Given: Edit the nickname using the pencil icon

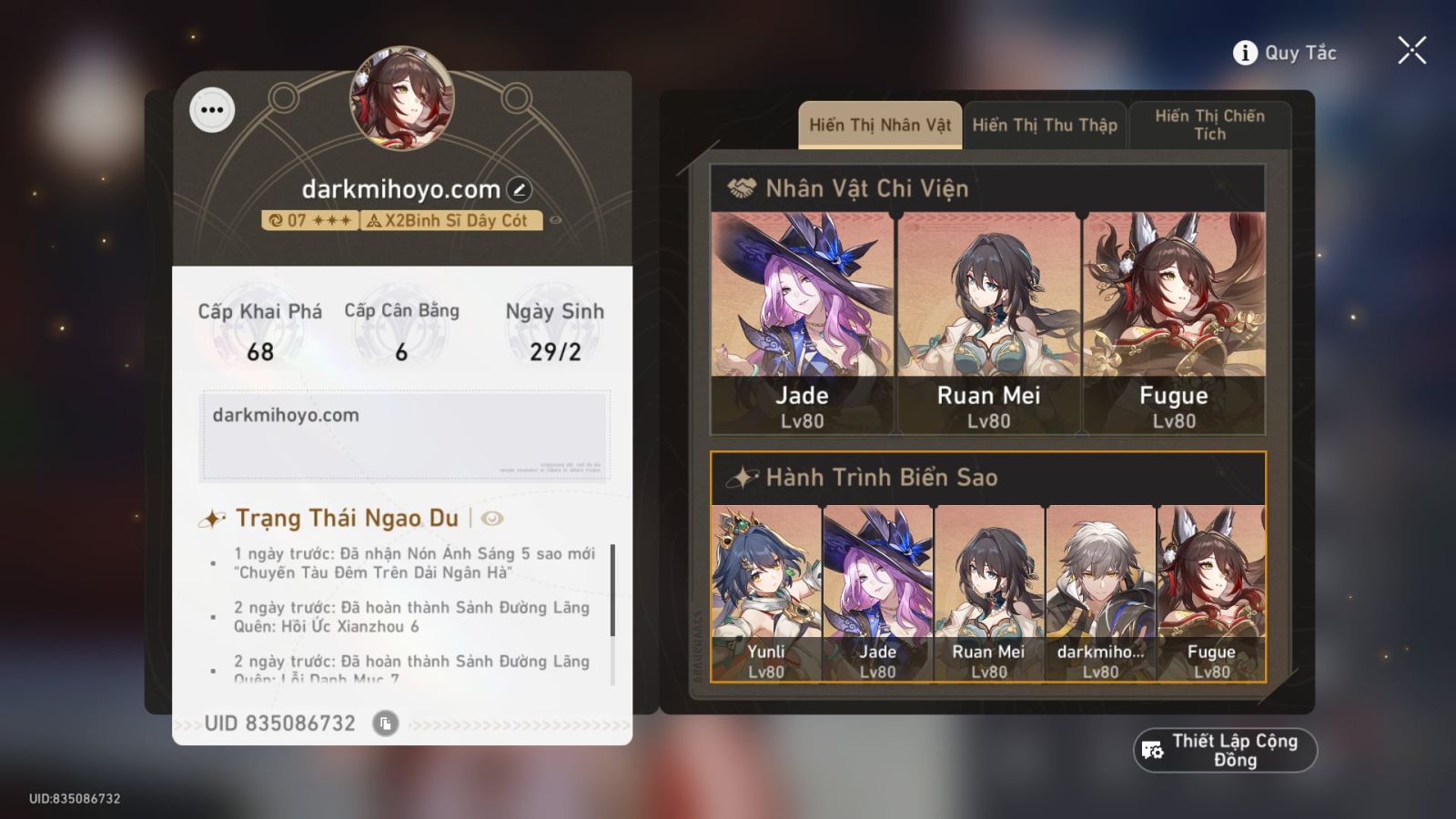Looking at the screenshot, I should click(x=518, y=188).
